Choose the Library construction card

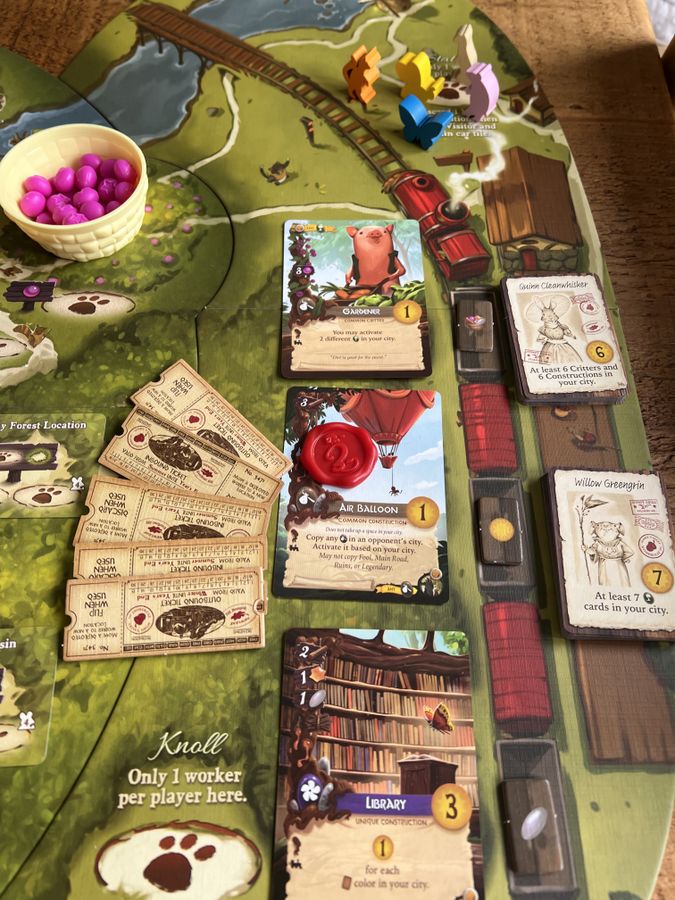click(380, 765)
